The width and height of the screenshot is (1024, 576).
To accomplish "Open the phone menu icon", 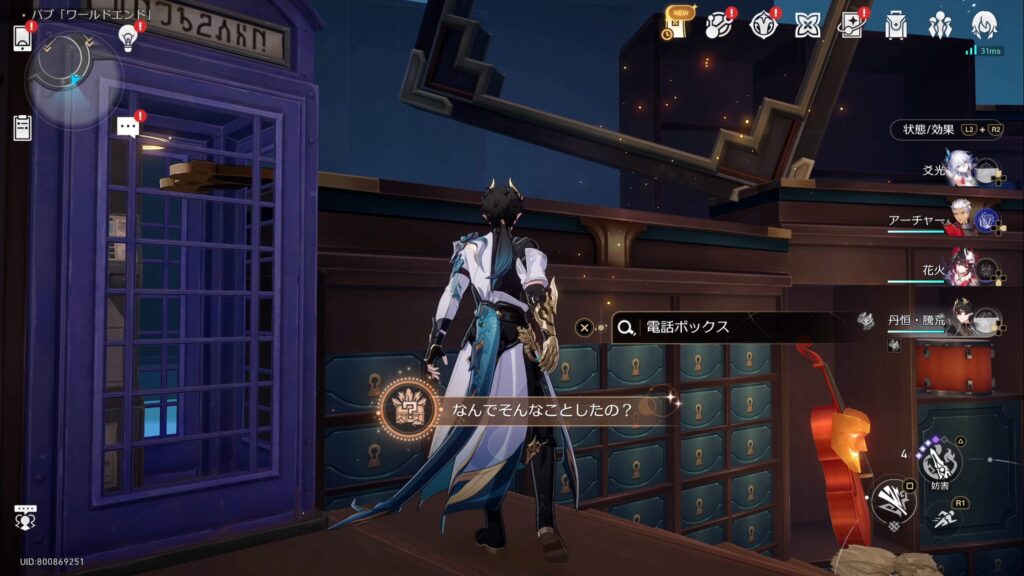I will pyautogui.click(x=22, y=38).
